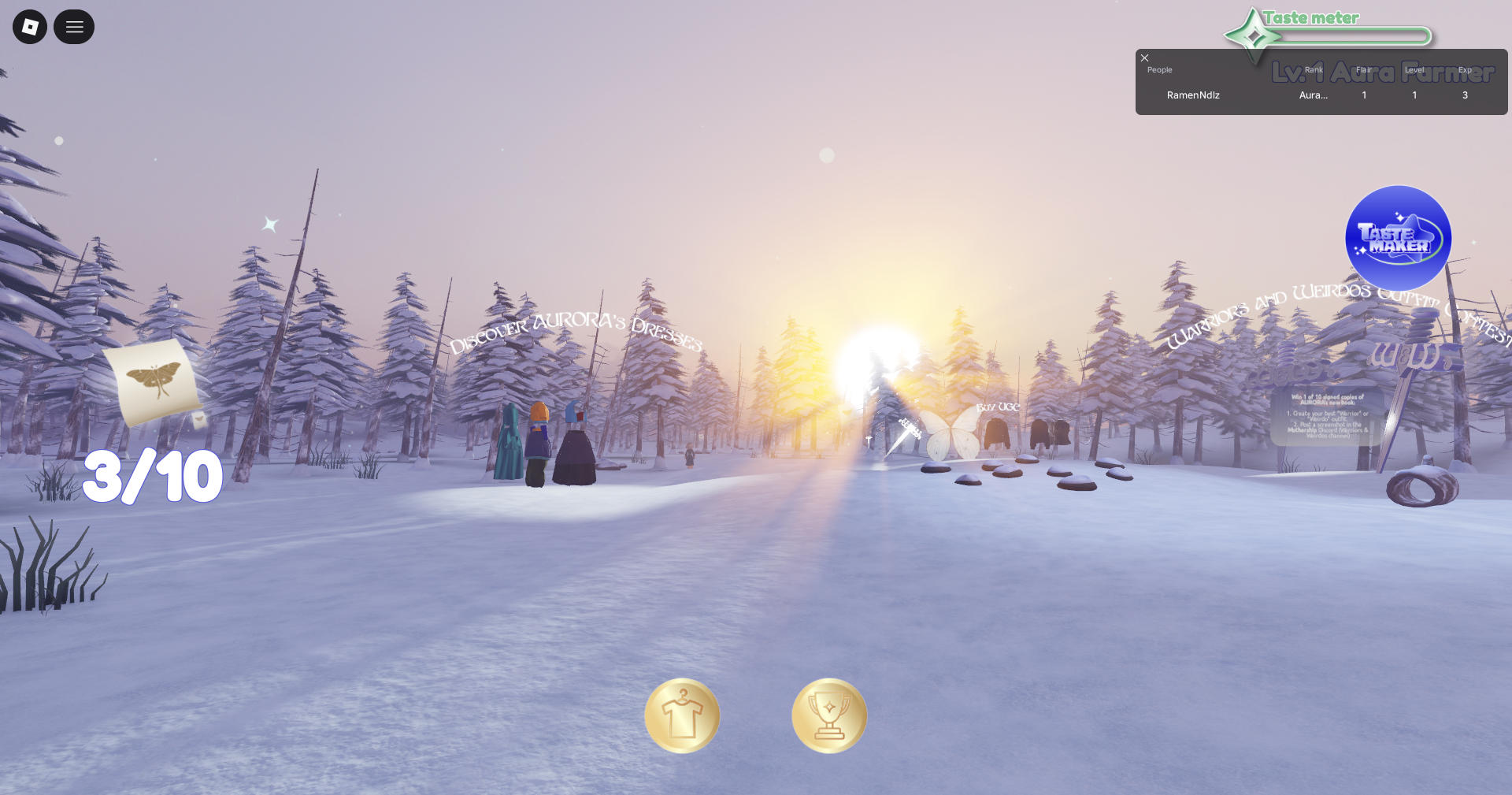This screenshot has height=795, width=1512.
Task: Close the player leaderboard panel
Action: point(1145,58)
